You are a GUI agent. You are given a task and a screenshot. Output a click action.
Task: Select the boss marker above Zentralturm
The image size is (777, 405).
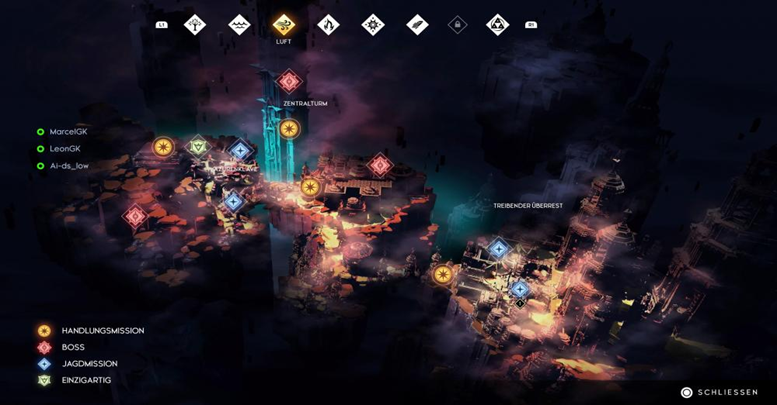point(289,81)
